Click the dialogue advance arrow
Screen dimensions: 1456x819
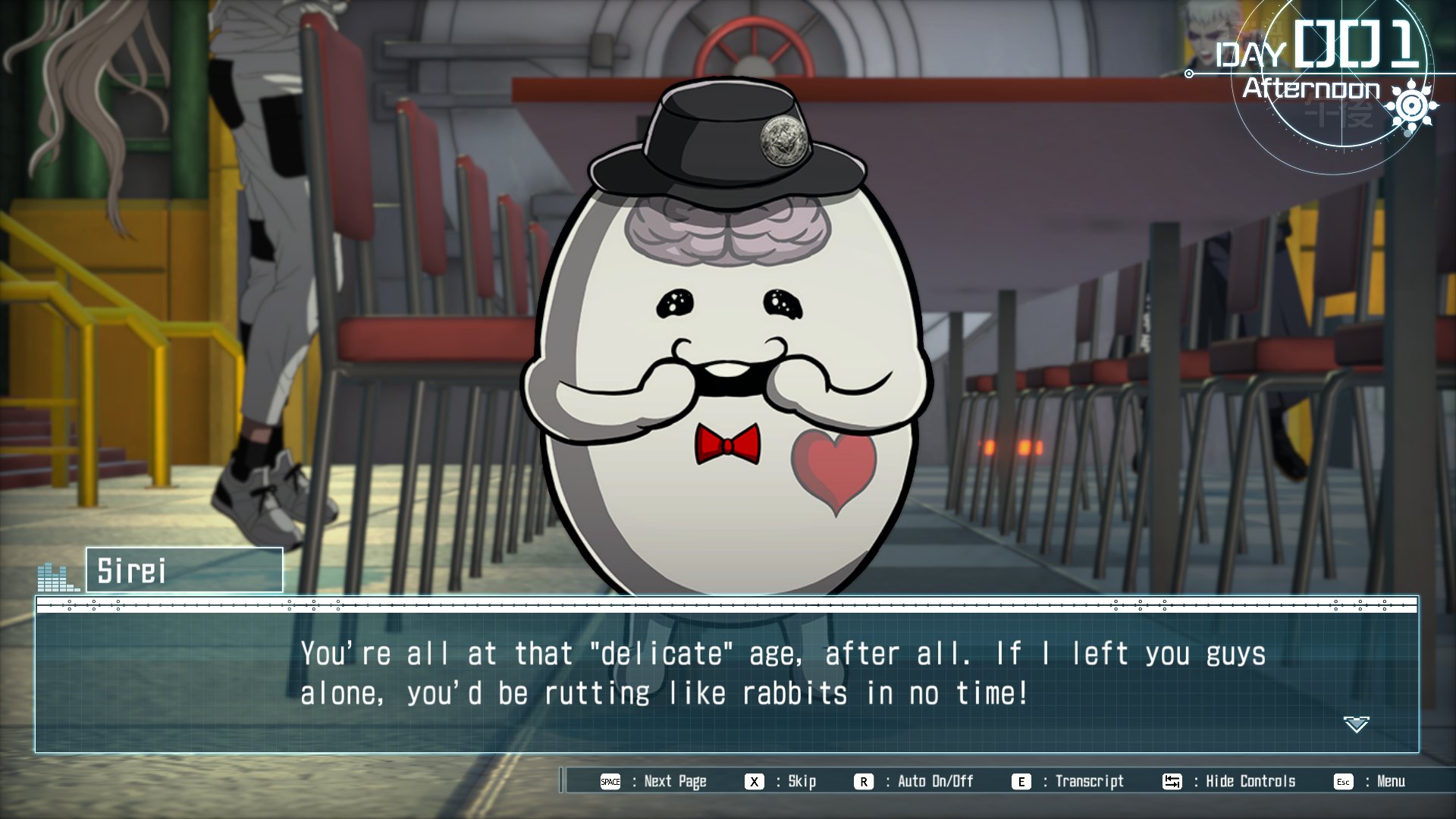(1356, 724)
